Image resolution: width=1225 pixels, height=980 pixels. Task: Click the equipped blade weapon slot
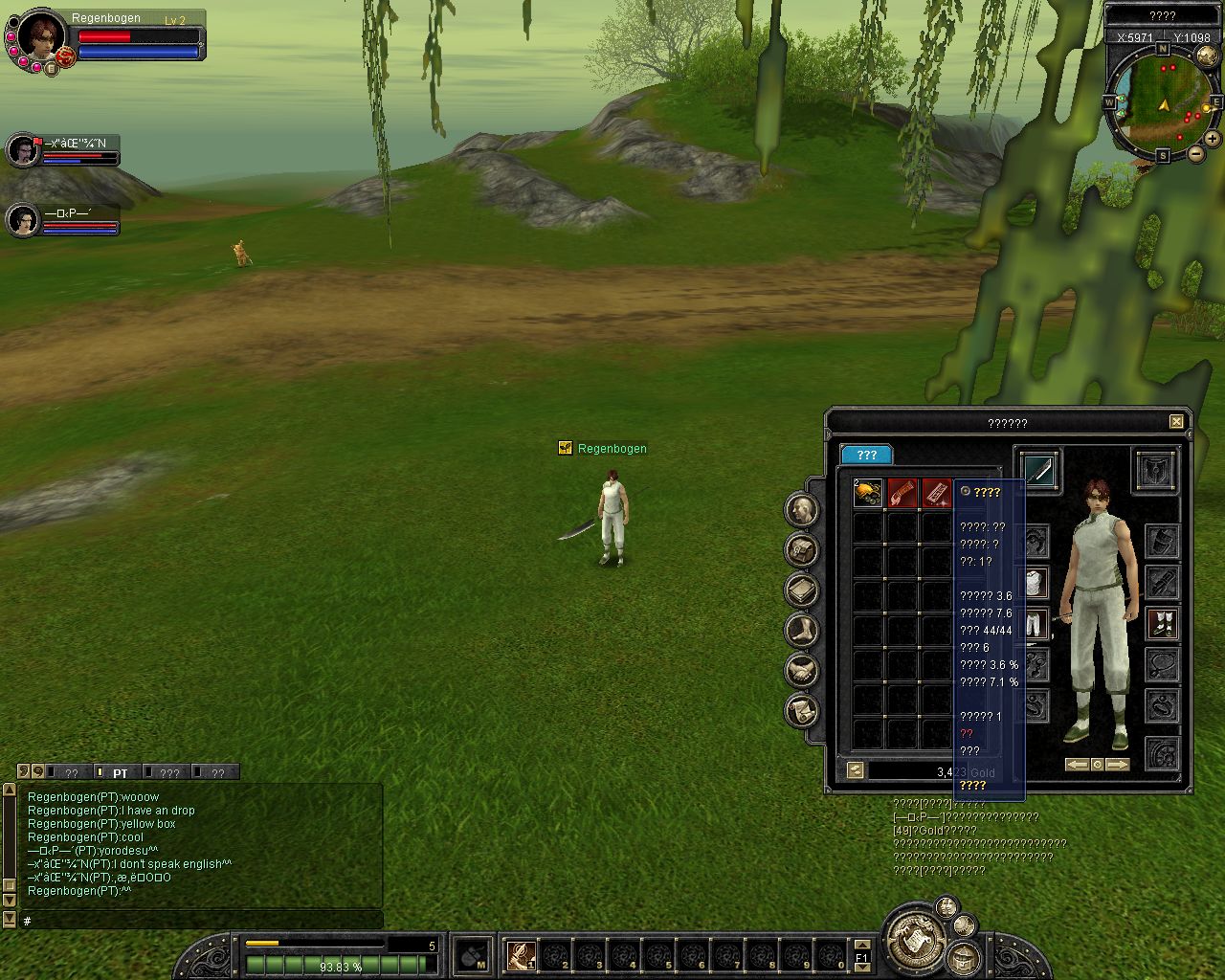(x=1039, y=471)
